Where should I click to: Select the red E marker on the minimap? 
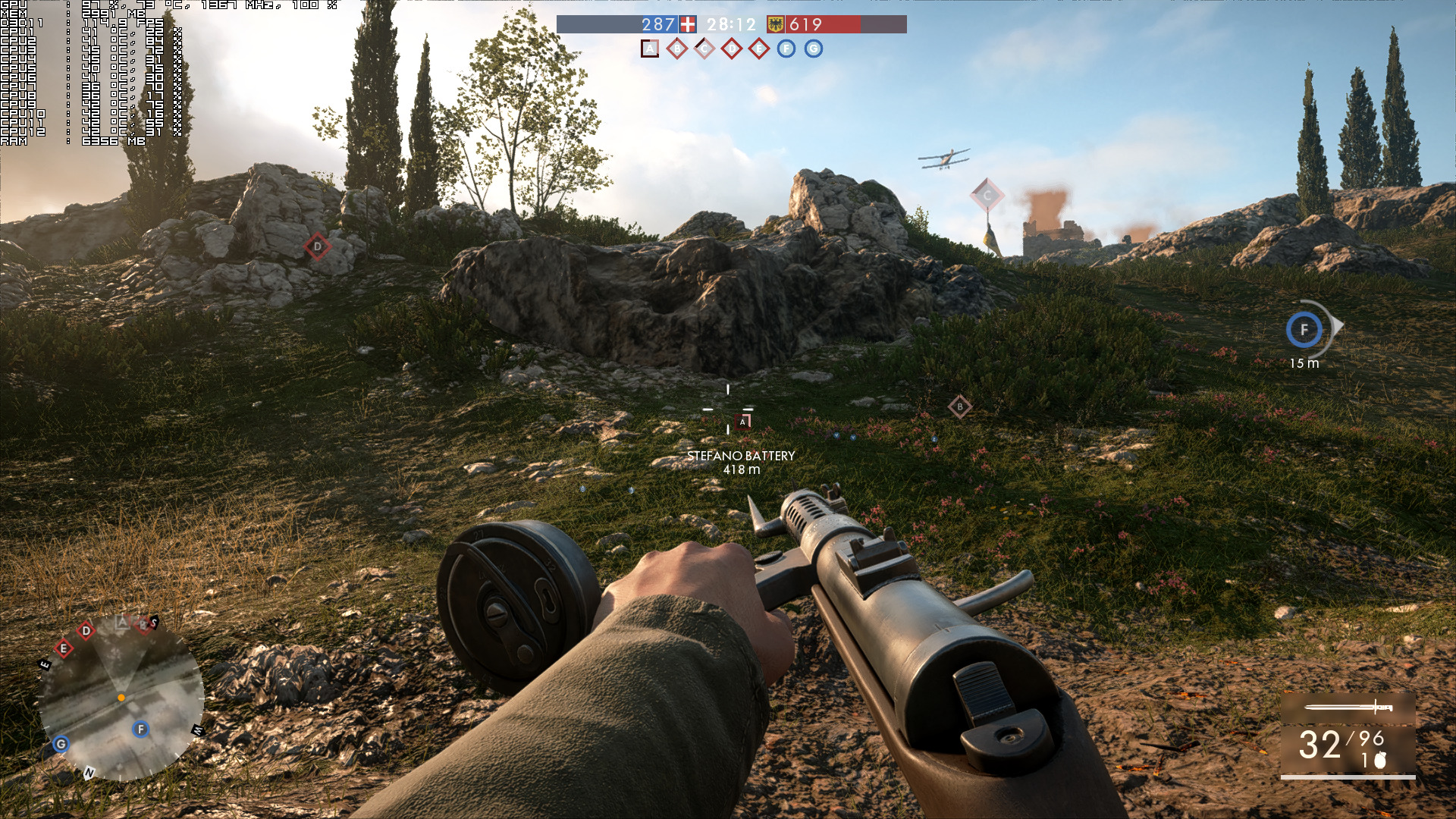pos(64,648)
